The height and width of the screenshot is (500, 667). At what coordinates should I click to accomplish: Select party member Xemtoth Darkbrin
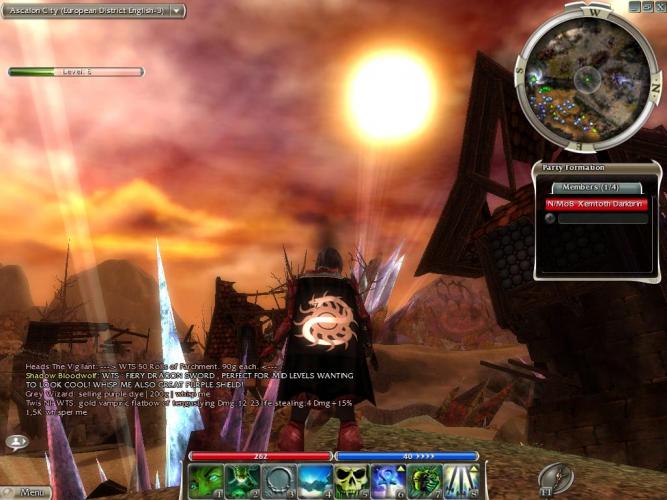click(596, 203)
